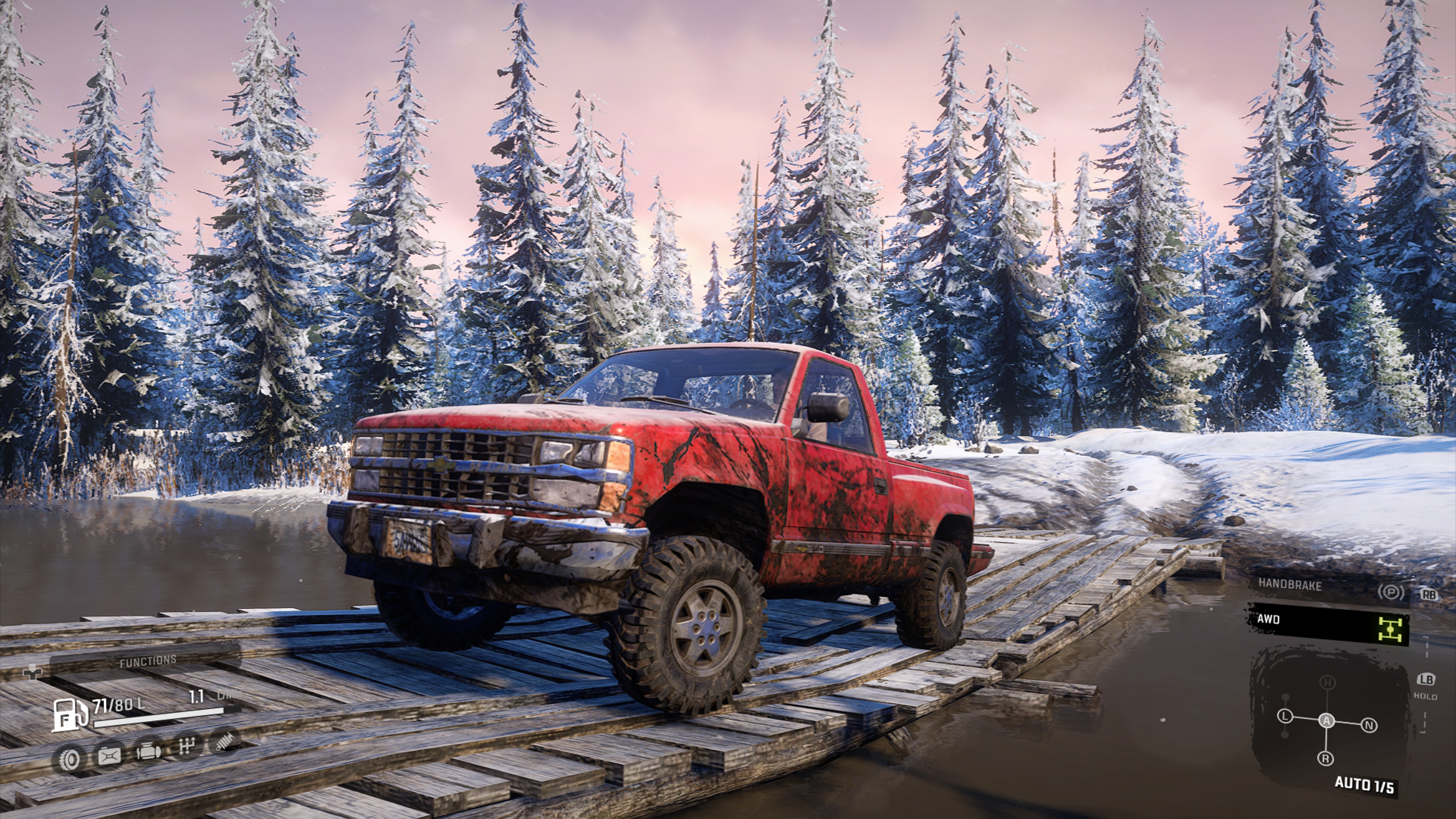Choose the High gear (H)
This screenshot has width=1456, height=819.
(1327, 683)
